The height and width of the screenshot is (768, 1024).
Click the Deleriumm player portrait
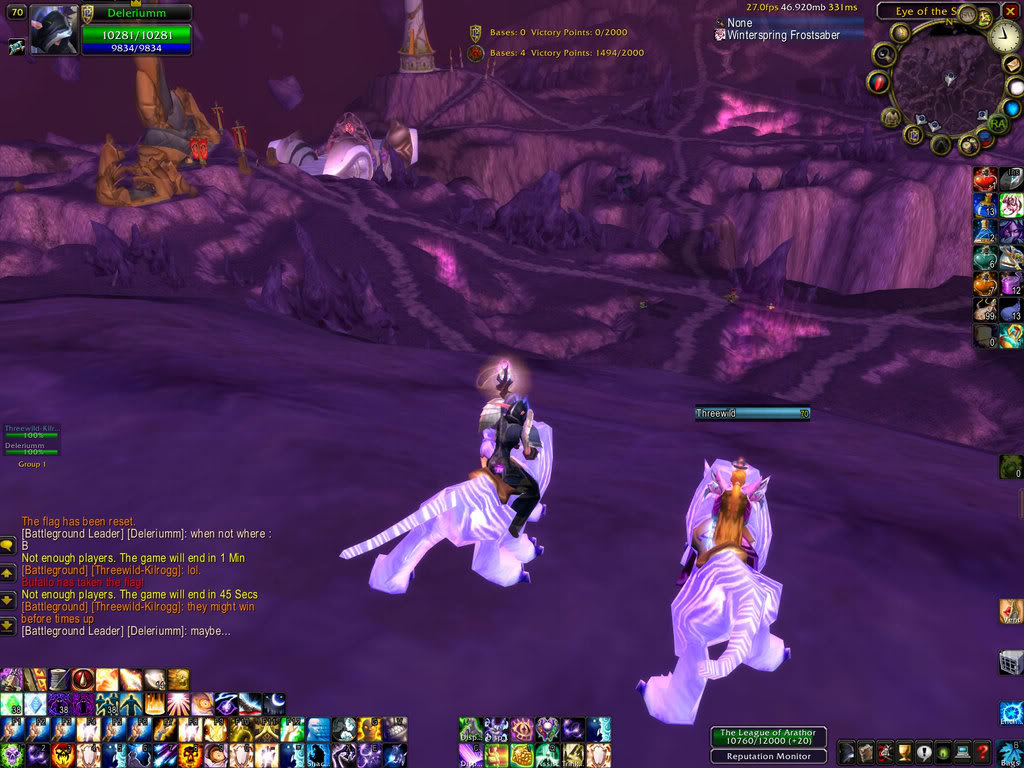(54, 30)
